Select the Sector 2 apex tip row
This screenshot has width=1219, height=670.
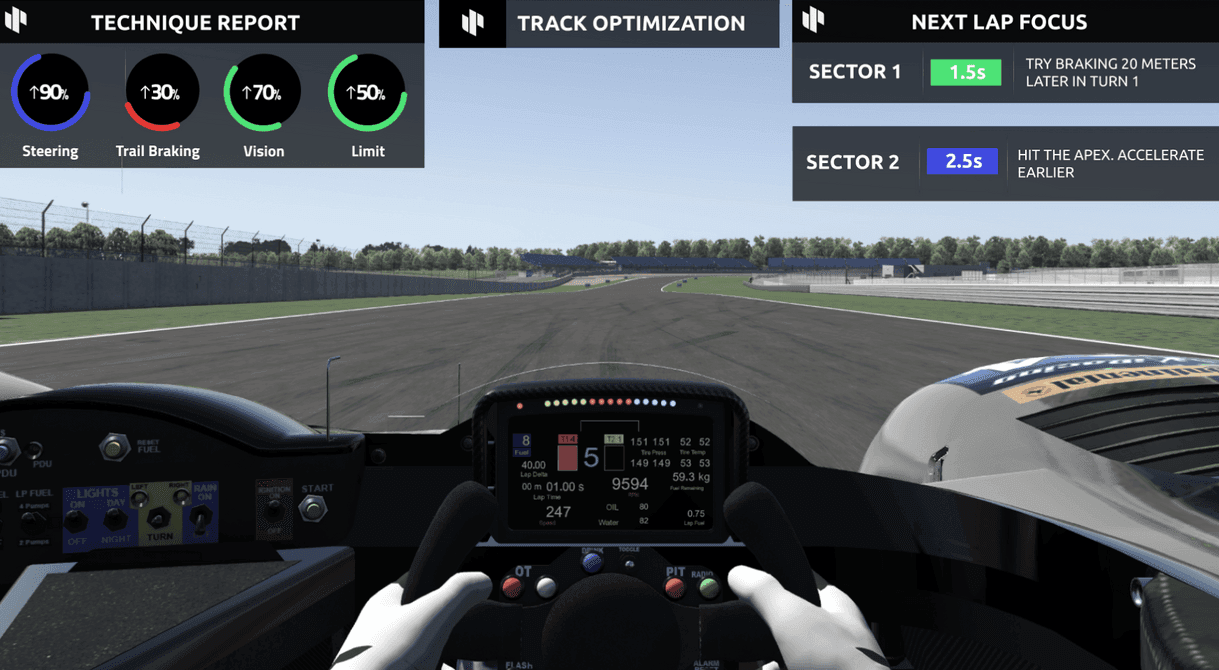(x=1004, y=163)
